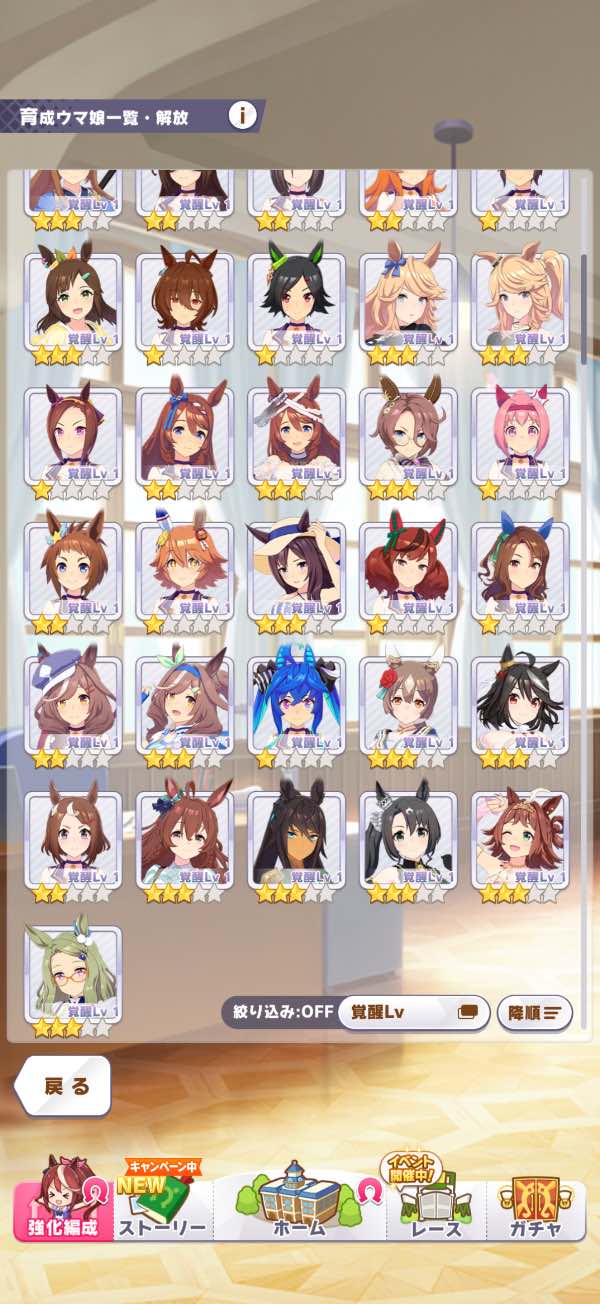Select the girl with white sun hat

296,570
